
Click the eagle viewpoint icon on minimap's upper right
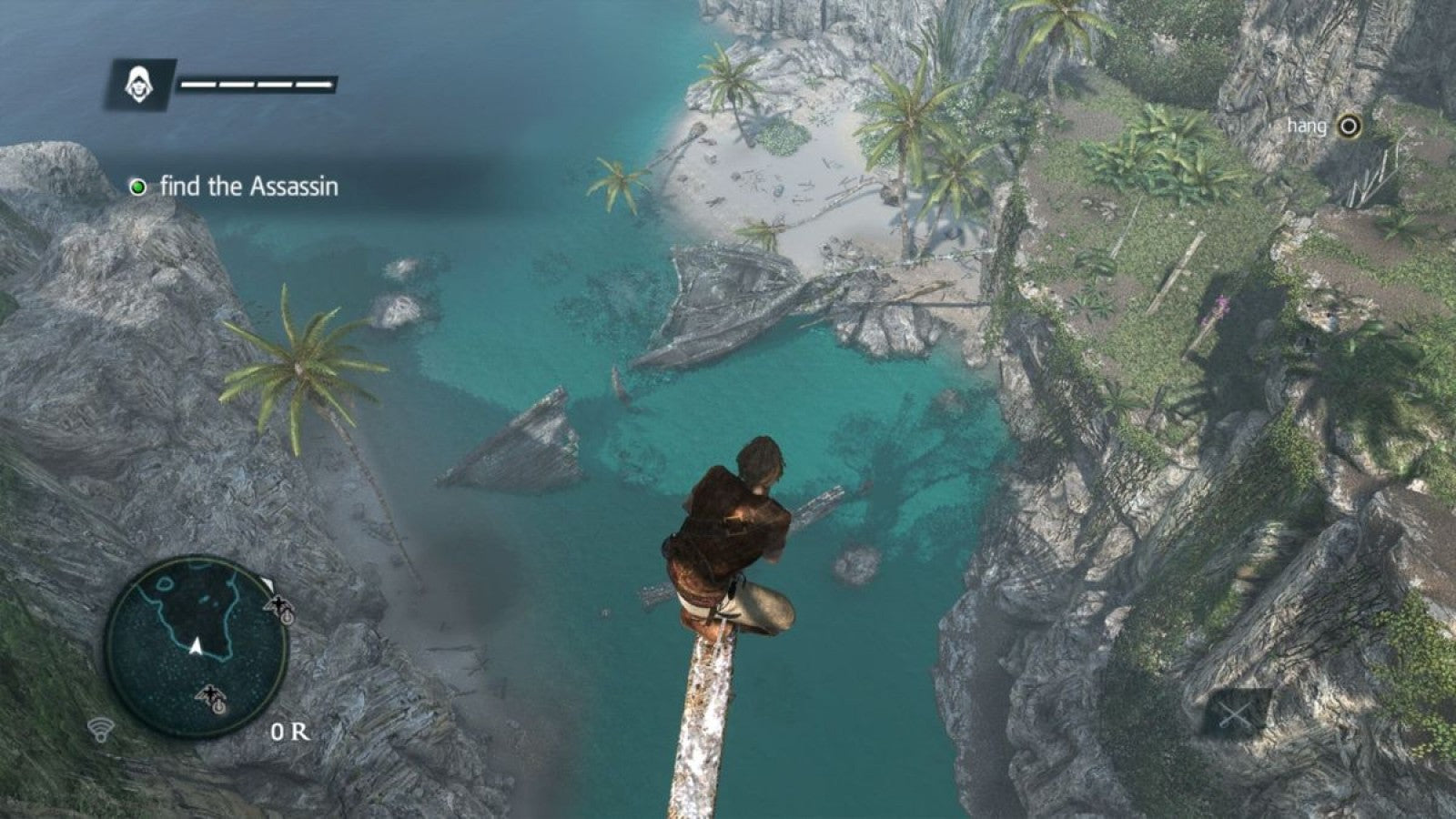tap(279, 605)
